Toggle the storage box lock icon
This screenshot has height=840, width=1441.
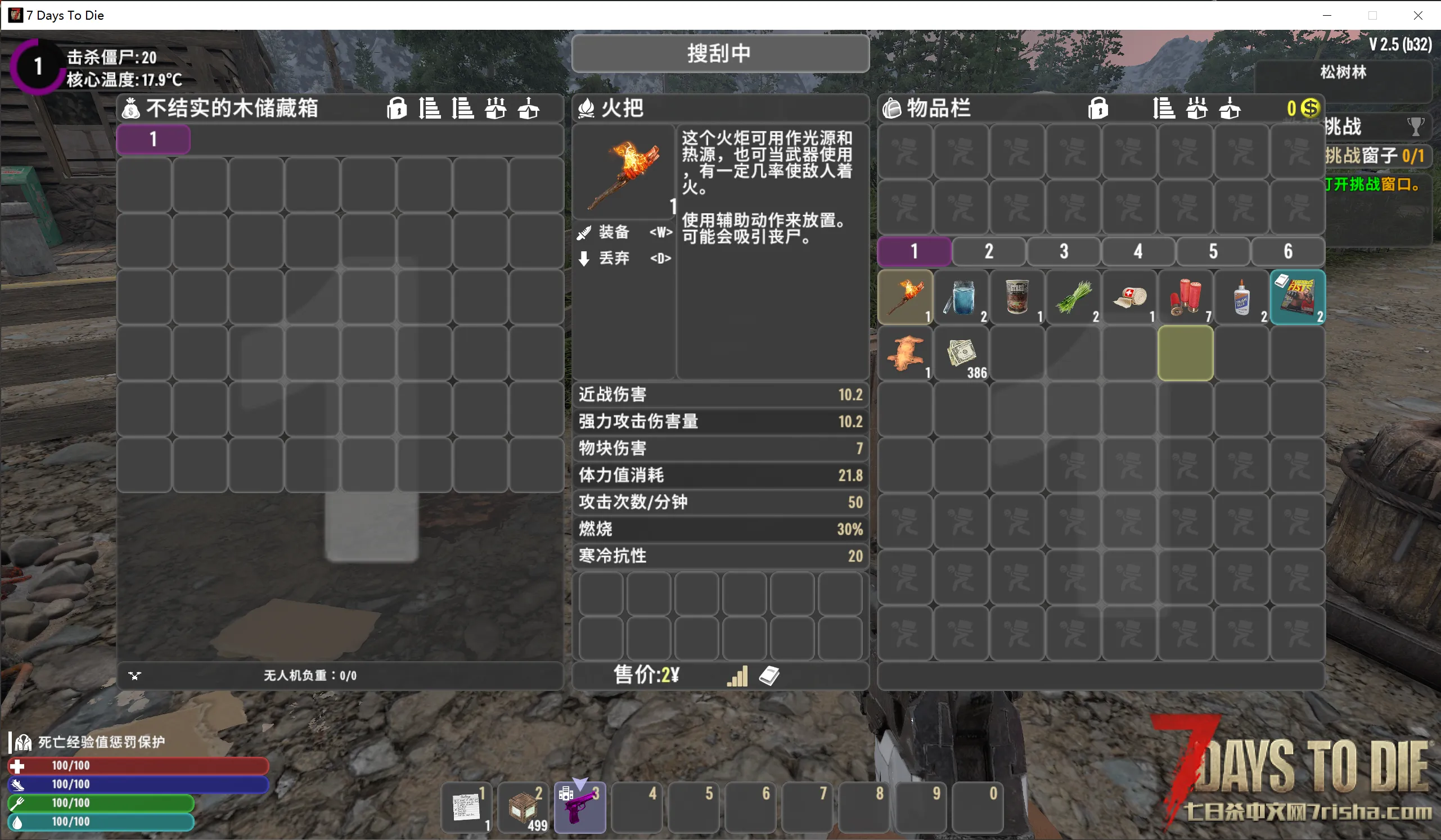397,108
